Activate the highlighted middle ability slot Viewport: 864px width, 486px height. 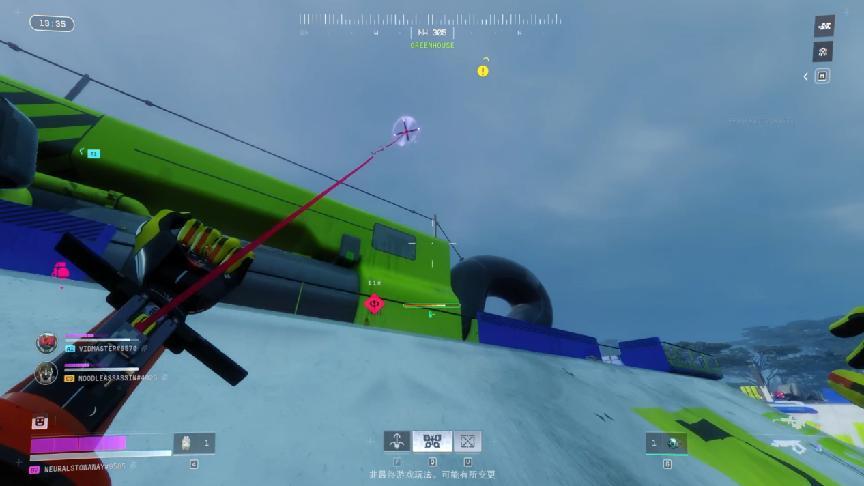coord(432,441)
